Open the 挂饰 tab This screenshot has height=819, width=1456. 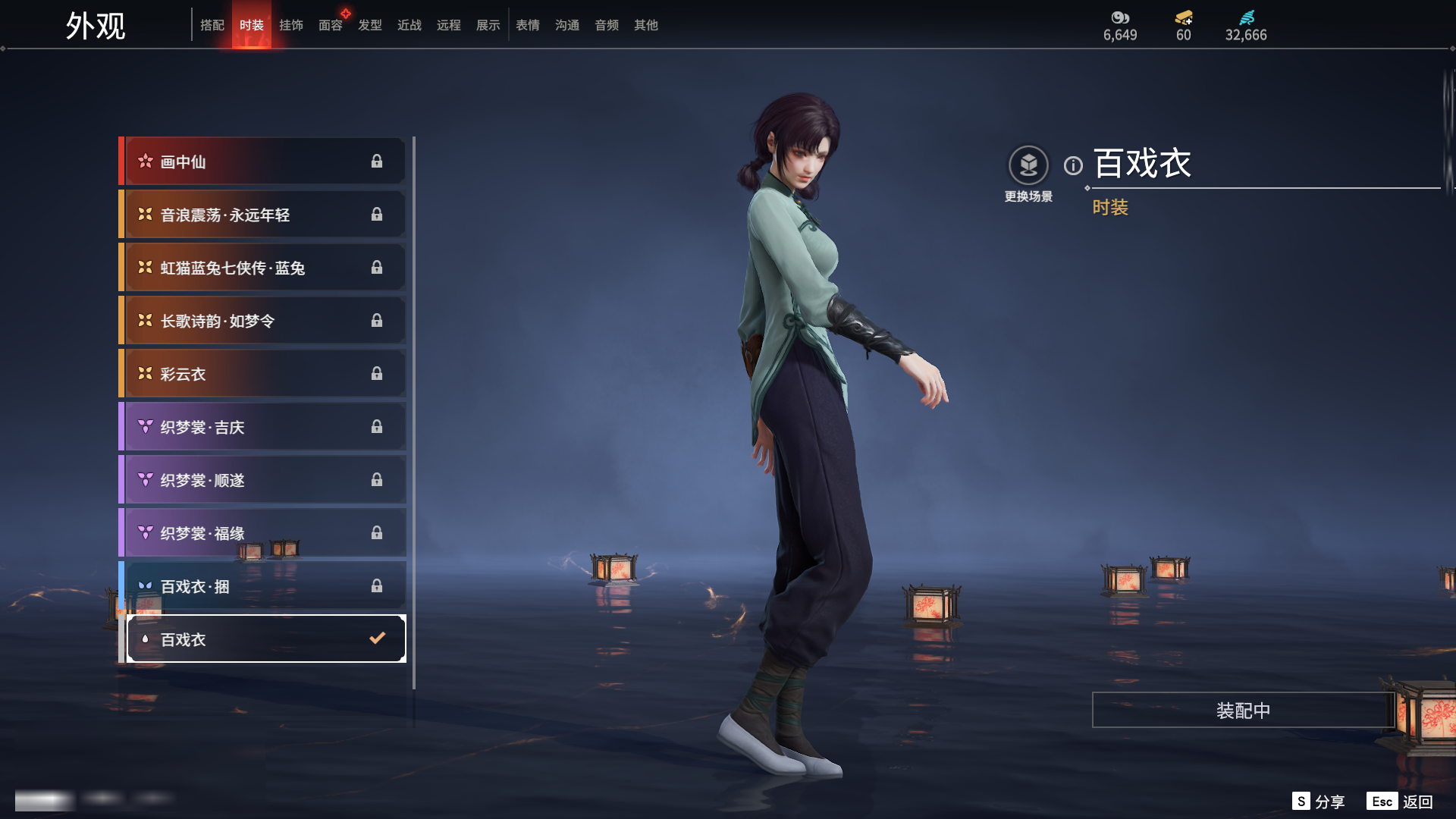(x=291, y=25)
